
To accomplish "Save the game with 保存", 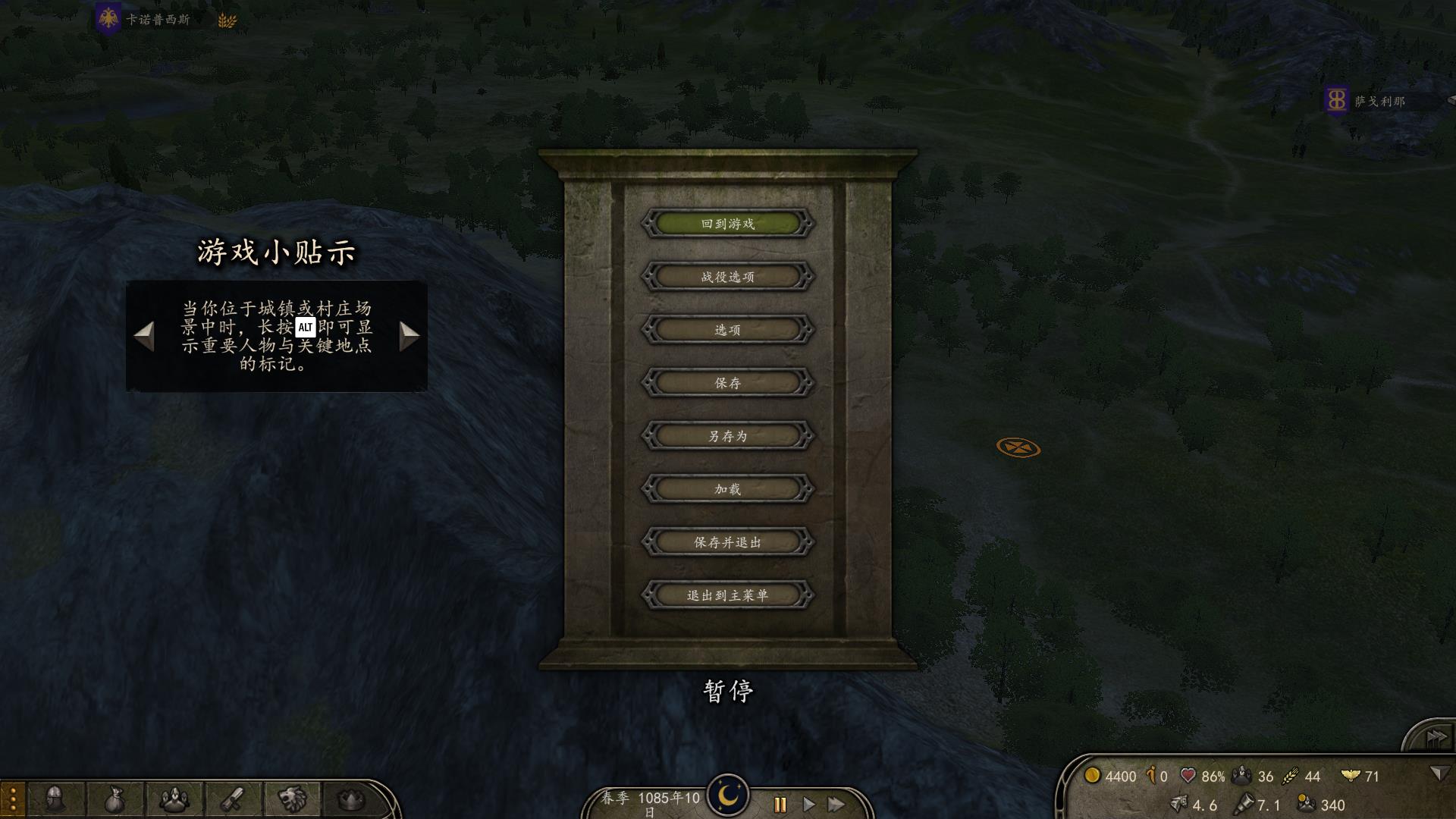I will [727, 383].
